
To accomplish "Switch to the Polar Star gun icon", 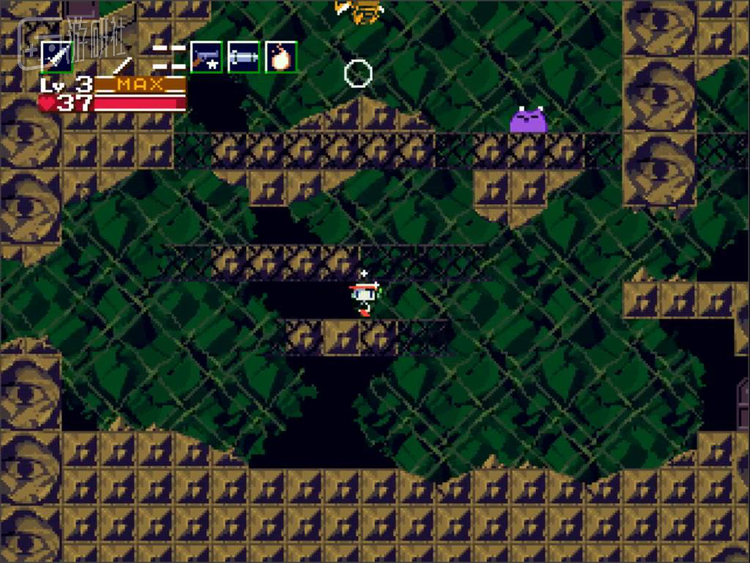I will click(206, 56).
